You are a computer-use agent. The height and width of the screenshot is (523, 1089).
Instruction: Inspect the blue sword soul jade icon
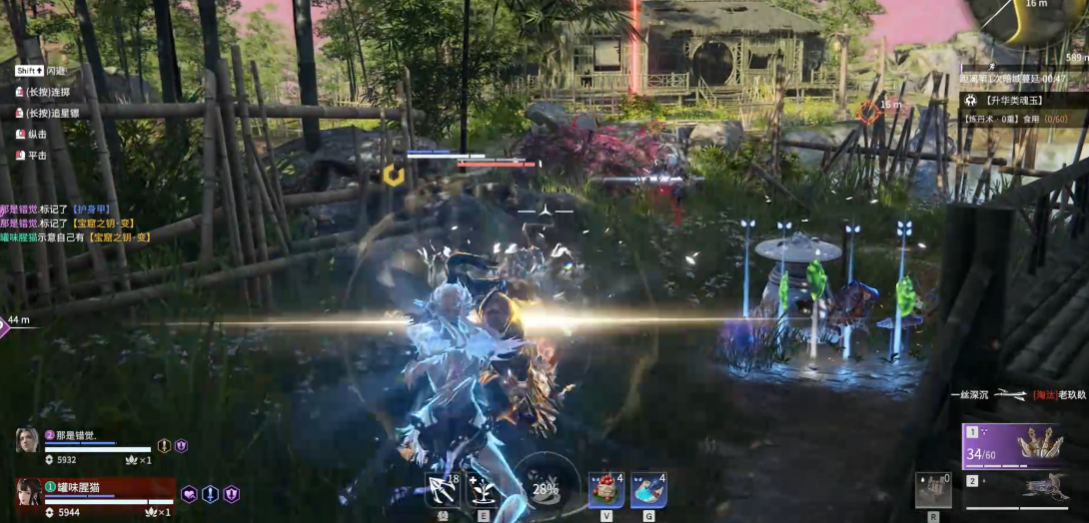click(x=210, y=493)
